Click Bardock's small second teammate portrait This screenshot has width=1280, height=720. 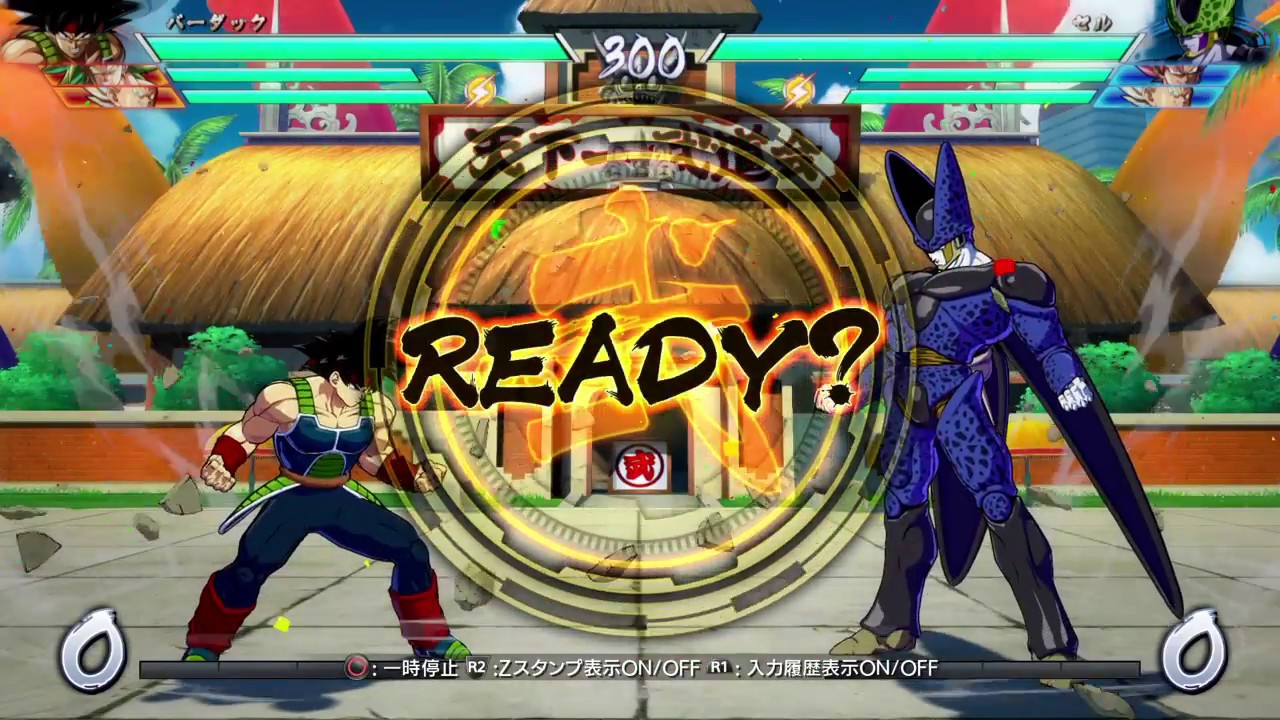click(x=110, y=95)
